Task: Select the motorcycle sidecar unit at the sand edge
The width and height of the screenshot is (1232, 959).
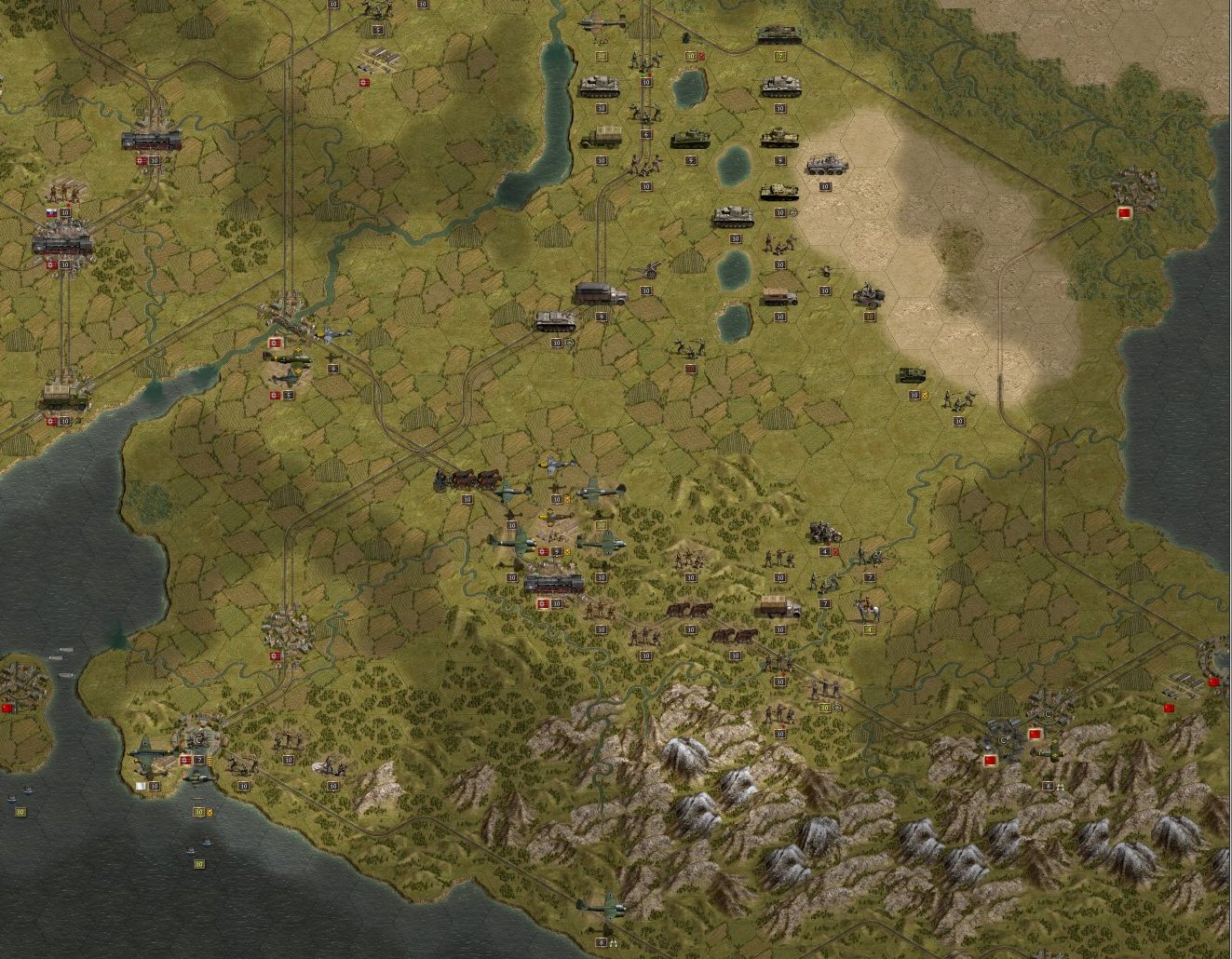Action: click(869, 295)
